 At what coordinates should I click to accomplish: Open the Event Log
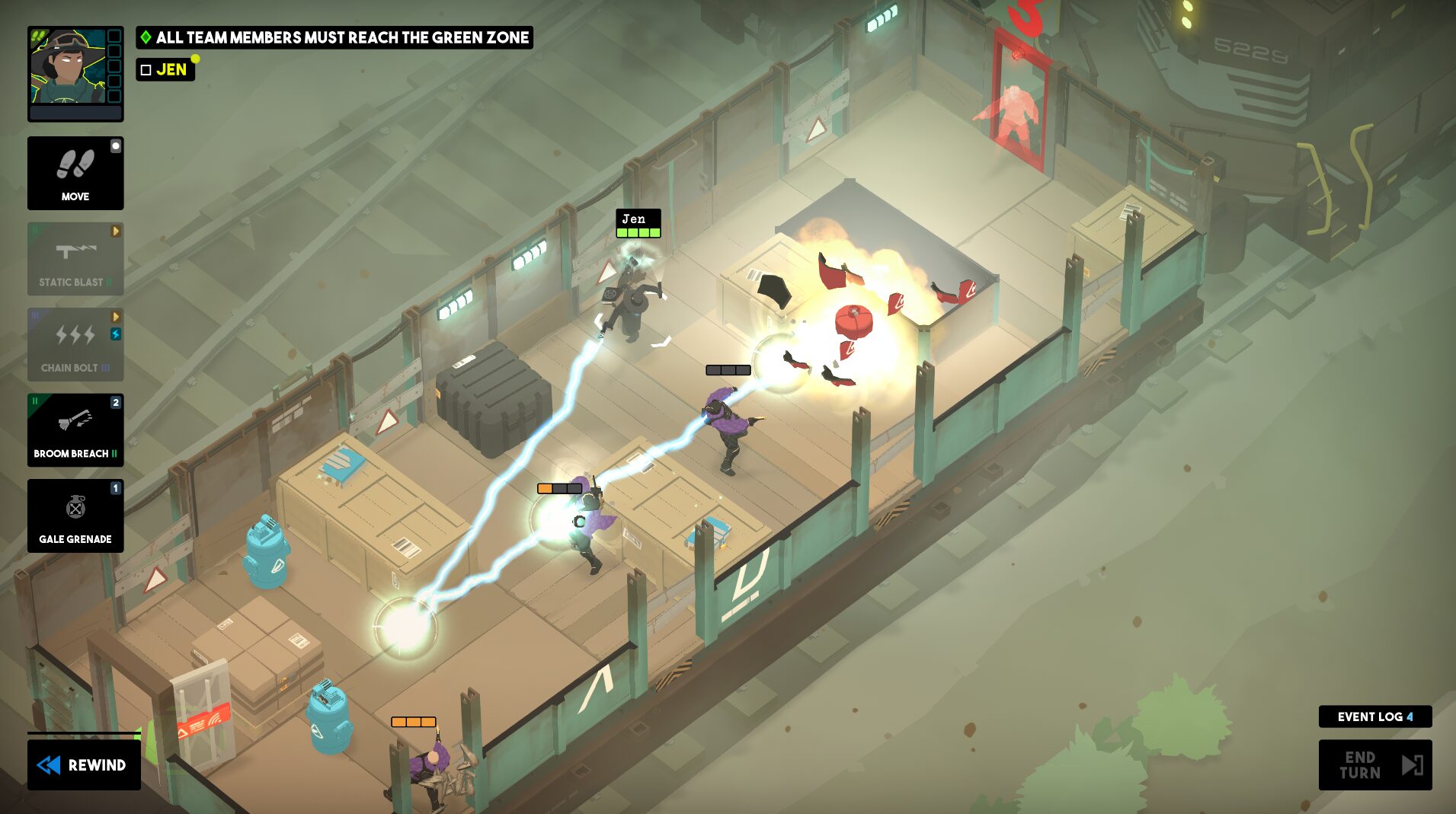pos(1374,717)
